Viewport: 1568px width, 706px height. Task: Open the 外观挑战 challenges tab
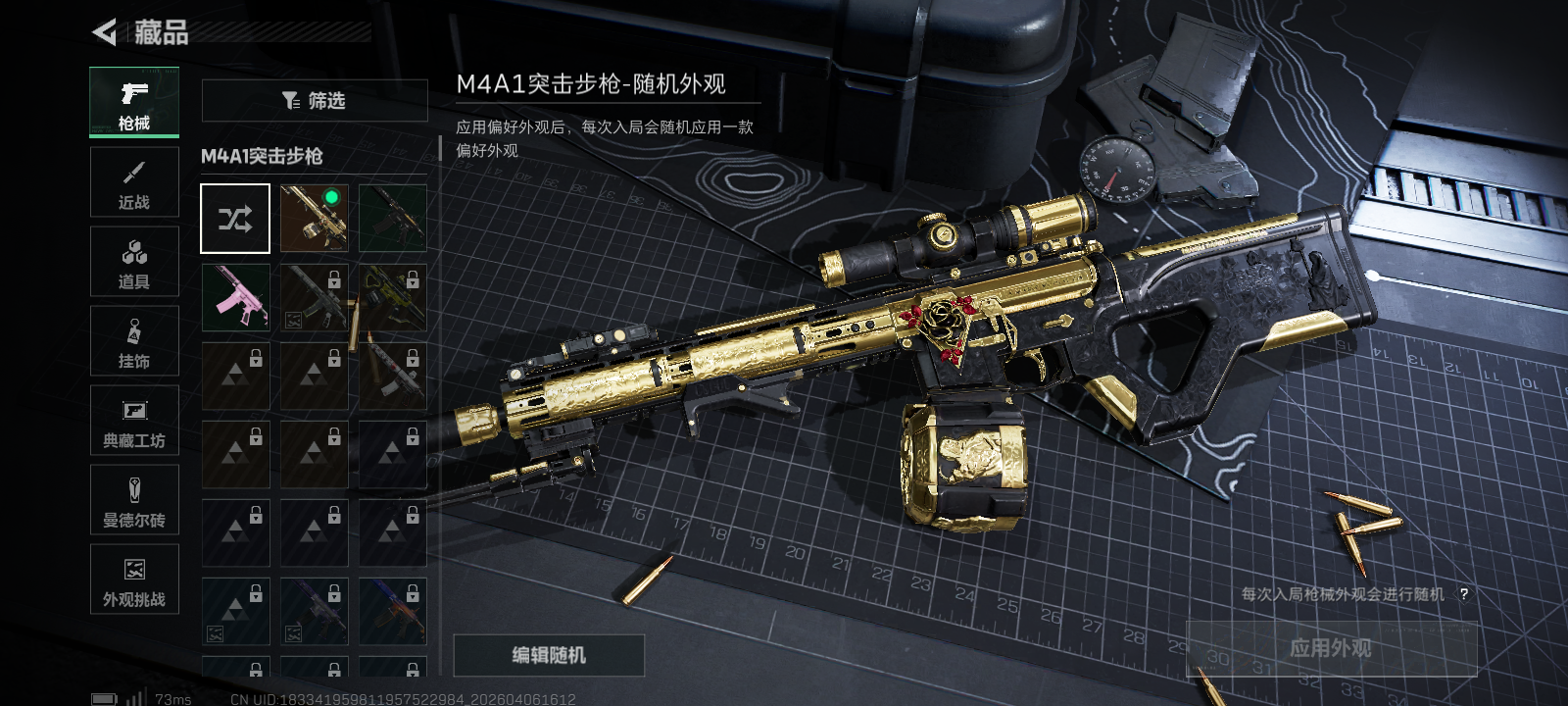(134, 580)
